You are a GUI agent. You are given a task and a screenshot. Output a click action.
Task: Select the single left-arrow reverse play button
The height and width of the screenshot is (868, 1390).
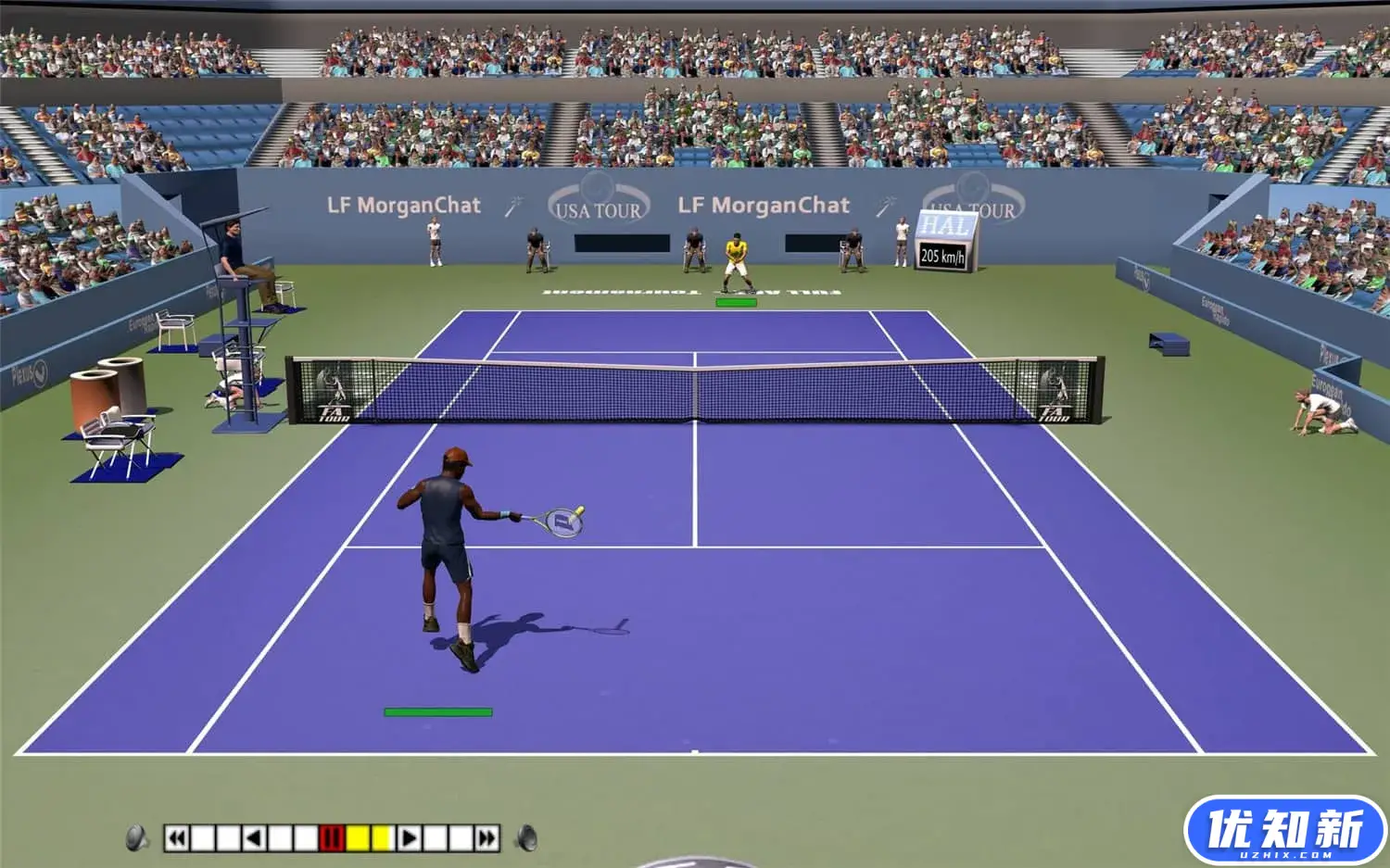254,838
